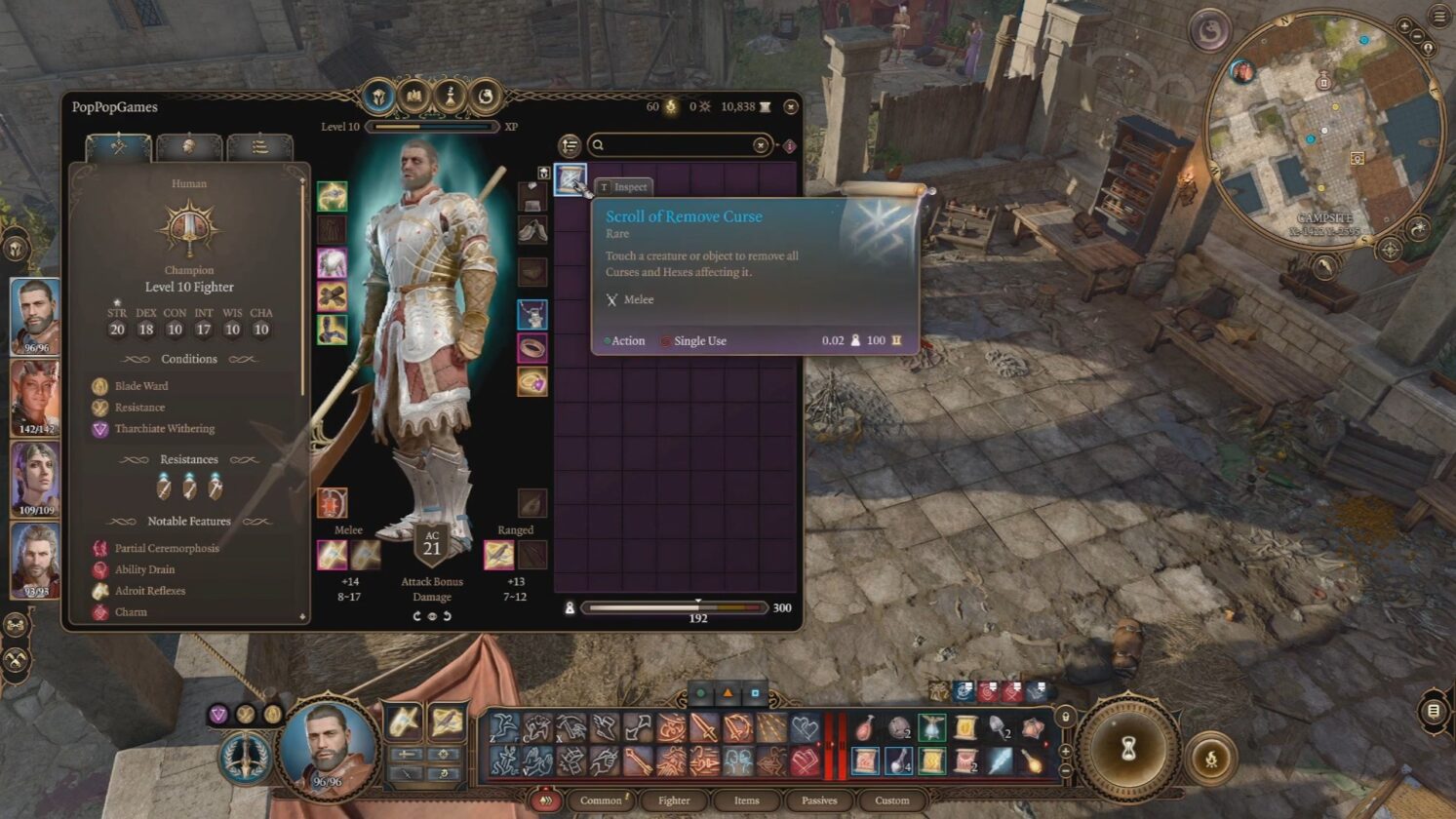Click the hourglass end turn button
The image size is (1456, 819).
[1128, 749]
